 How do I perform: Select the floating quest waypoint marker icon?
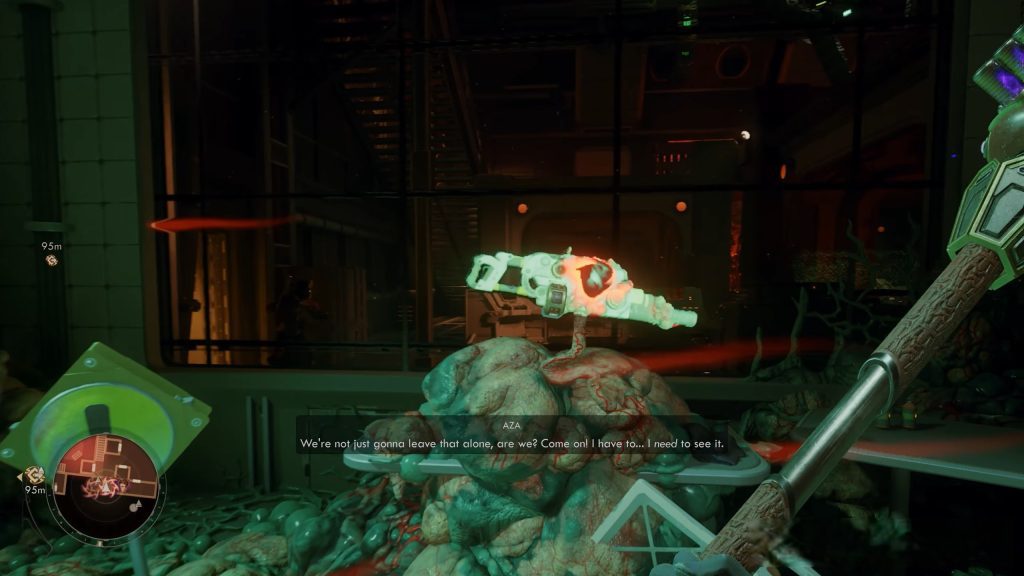pyautogui.click(x=52, y=261)
